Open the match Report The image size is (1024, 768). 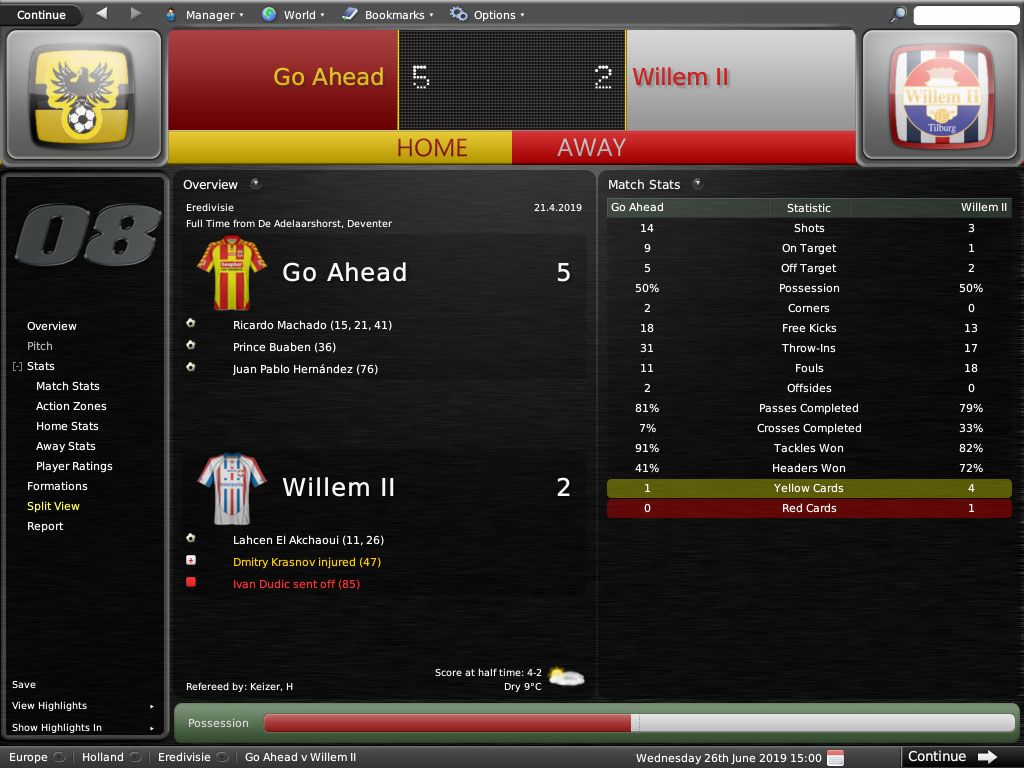(45, 526)
